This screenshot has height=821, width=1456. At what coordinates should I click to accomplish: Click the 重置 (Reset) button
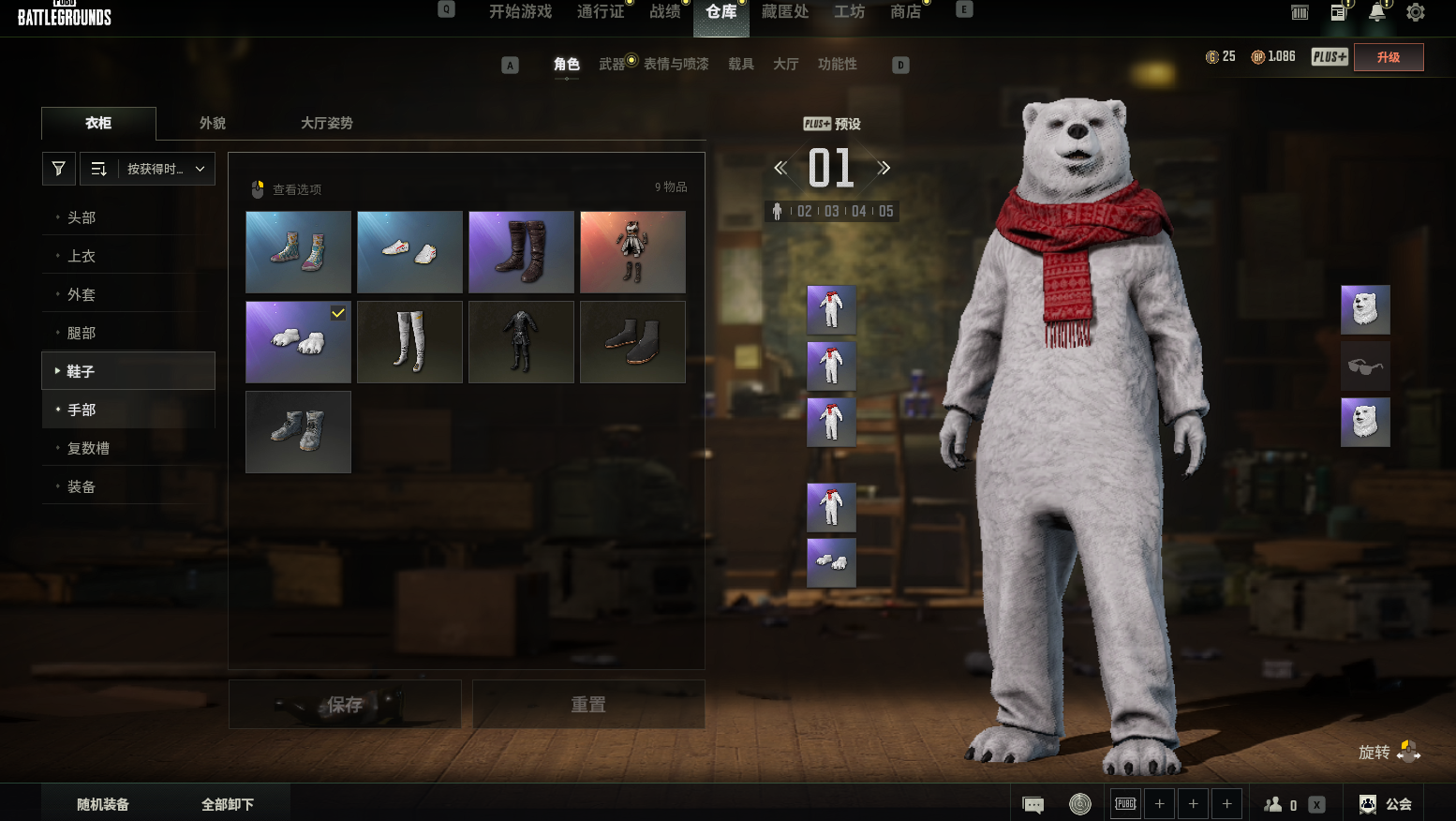(x=588, y=704)
